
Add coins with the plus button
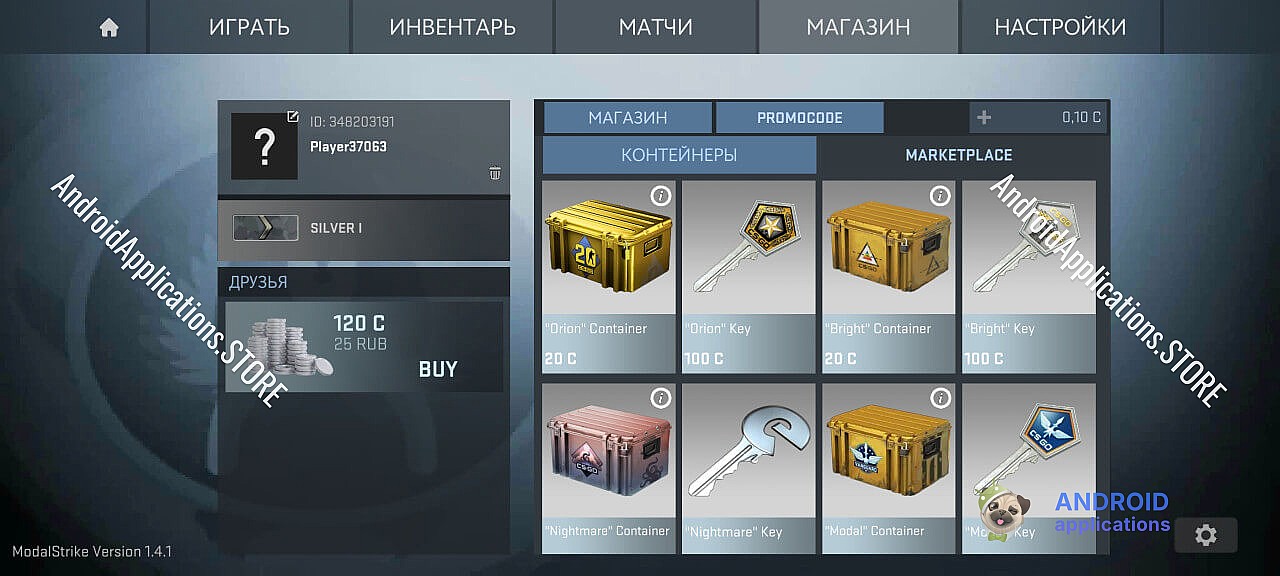(984, 118)
